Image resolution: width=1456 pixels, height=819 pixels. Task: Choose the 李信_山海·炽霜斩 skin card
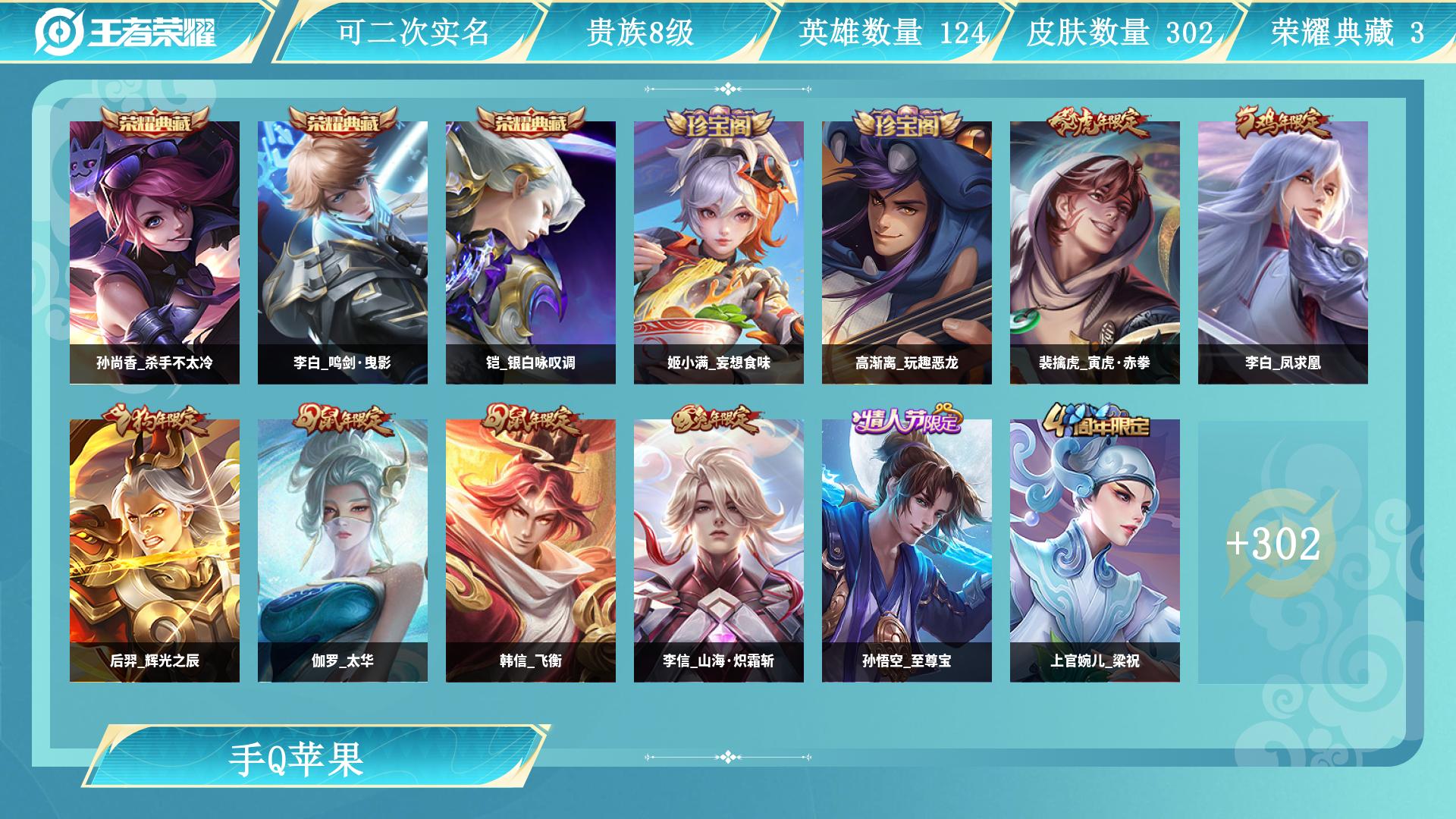[x=719, y=551]
